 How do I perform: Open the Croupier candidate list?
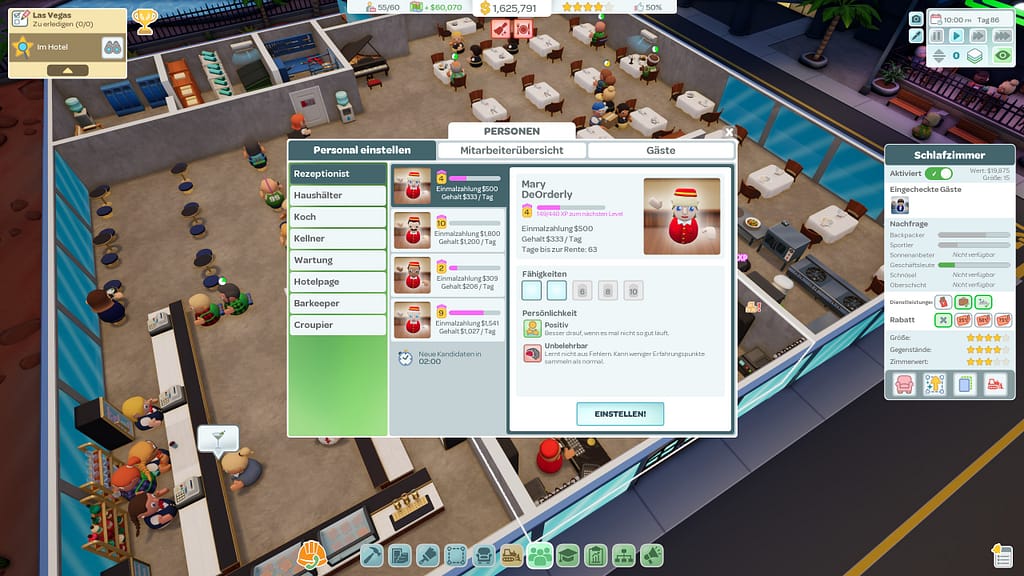(x=337, y=325)
